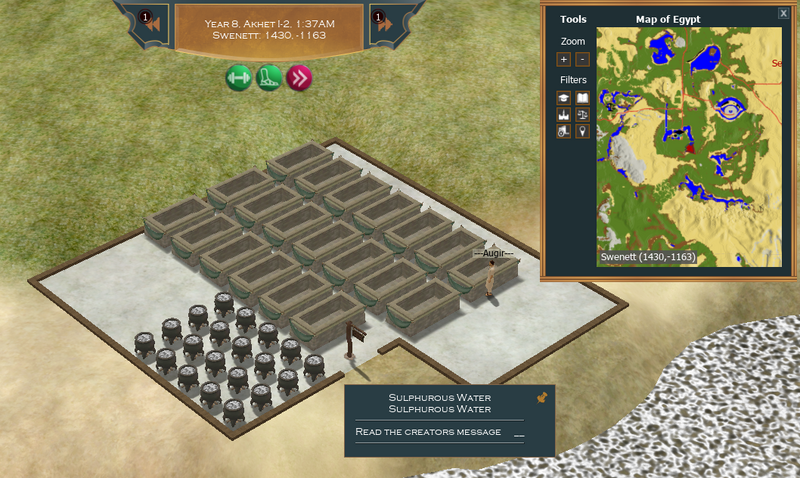Pin the Sulphurous Water popup

pyautogui.click(x=542, y=398)
